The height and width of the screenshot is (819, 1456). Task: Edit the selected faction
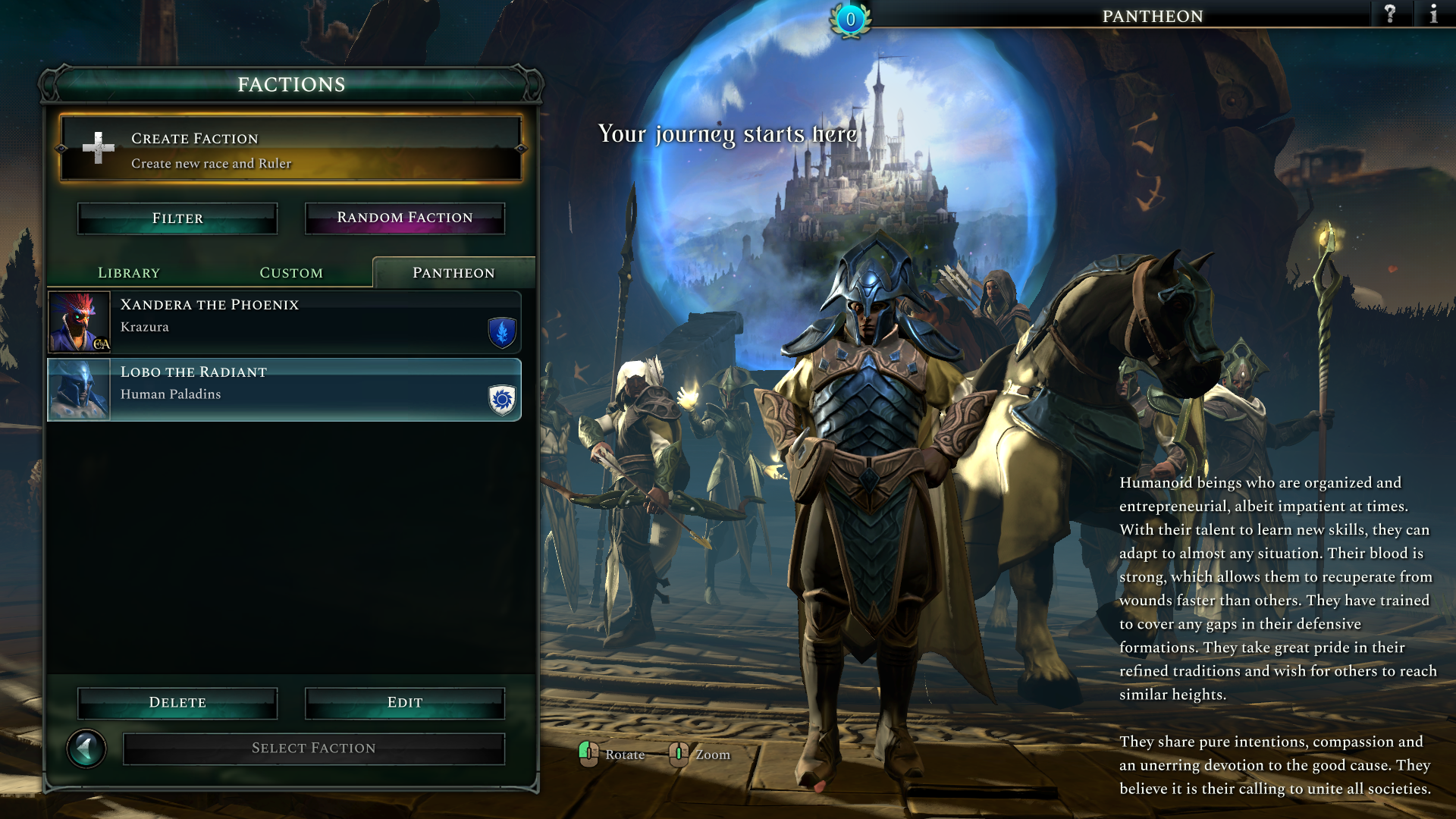[404, 703]
